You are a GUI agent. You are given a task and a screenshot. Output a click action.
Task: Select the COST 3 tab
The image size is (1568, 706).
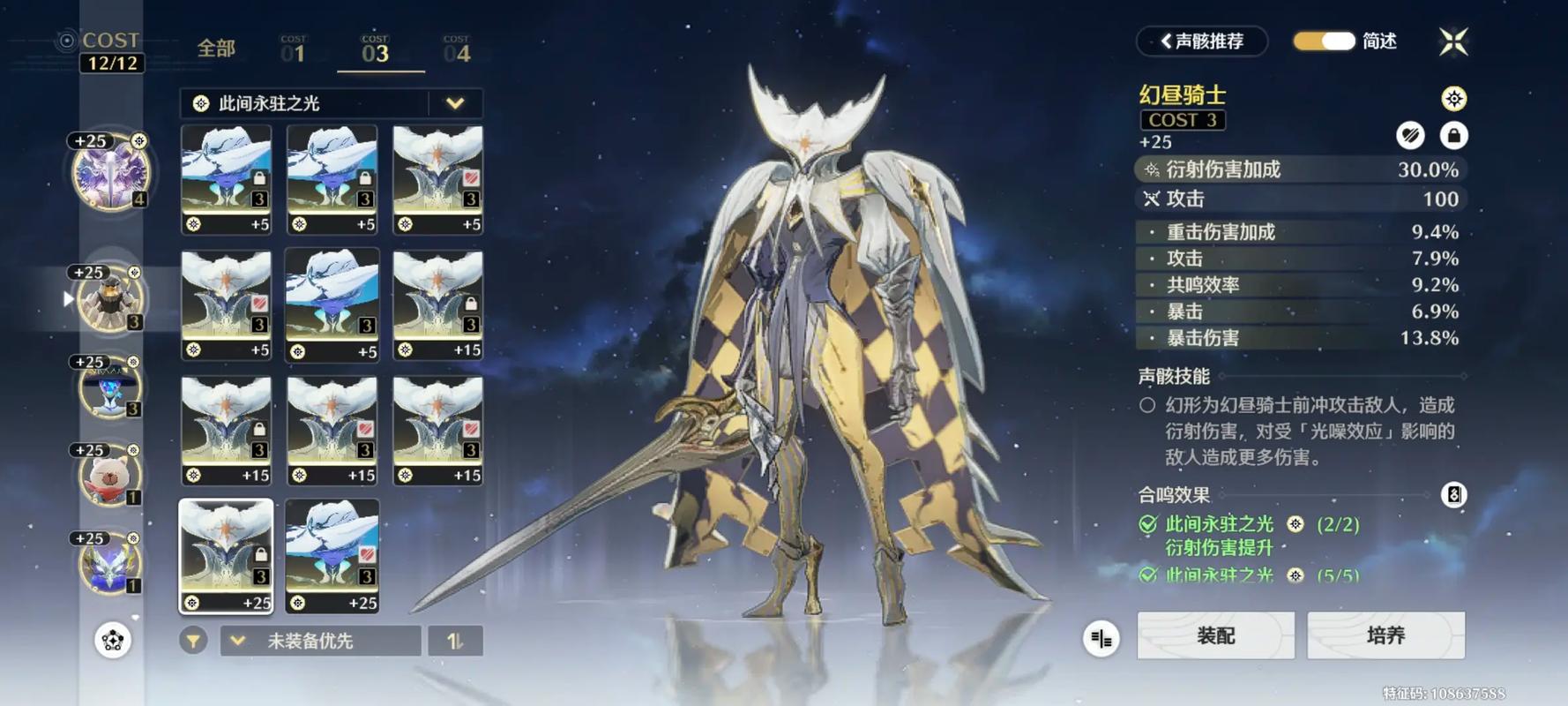pyautogui.click(x=376, y=50)
